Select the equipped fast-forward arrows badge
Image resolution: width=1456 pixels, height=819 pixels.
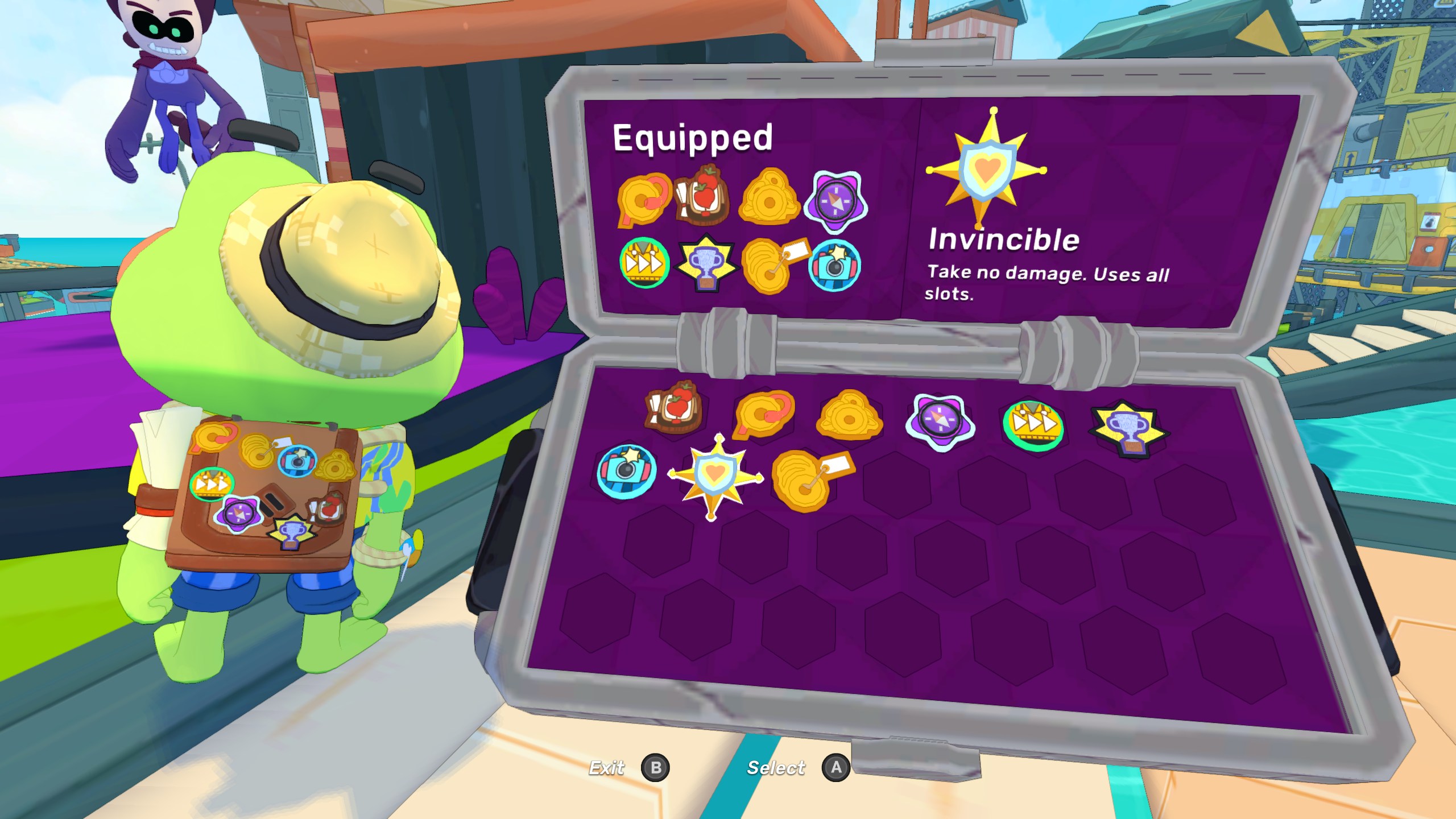coord(644,263)
